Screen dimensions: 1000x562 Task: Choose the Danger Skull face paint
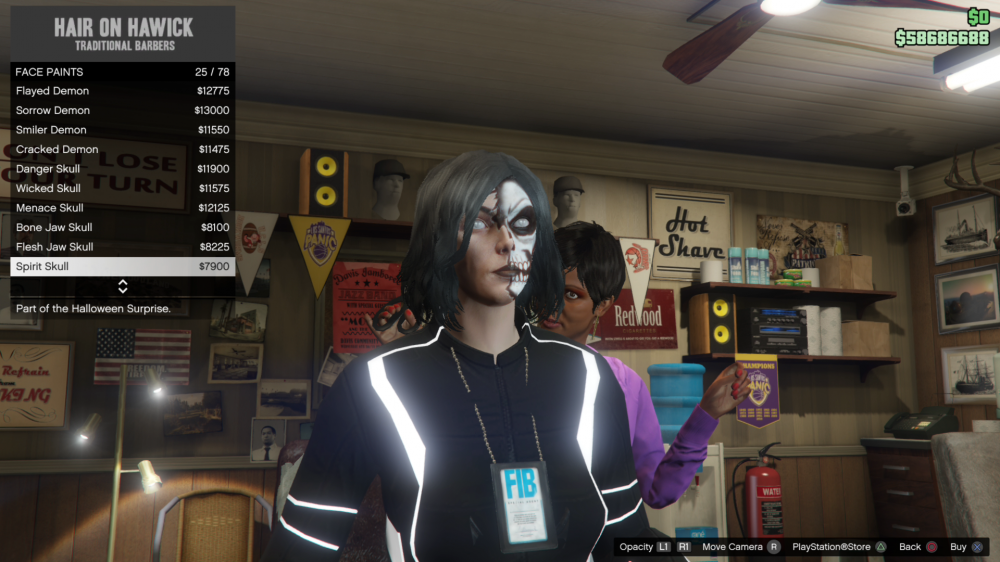122,169
